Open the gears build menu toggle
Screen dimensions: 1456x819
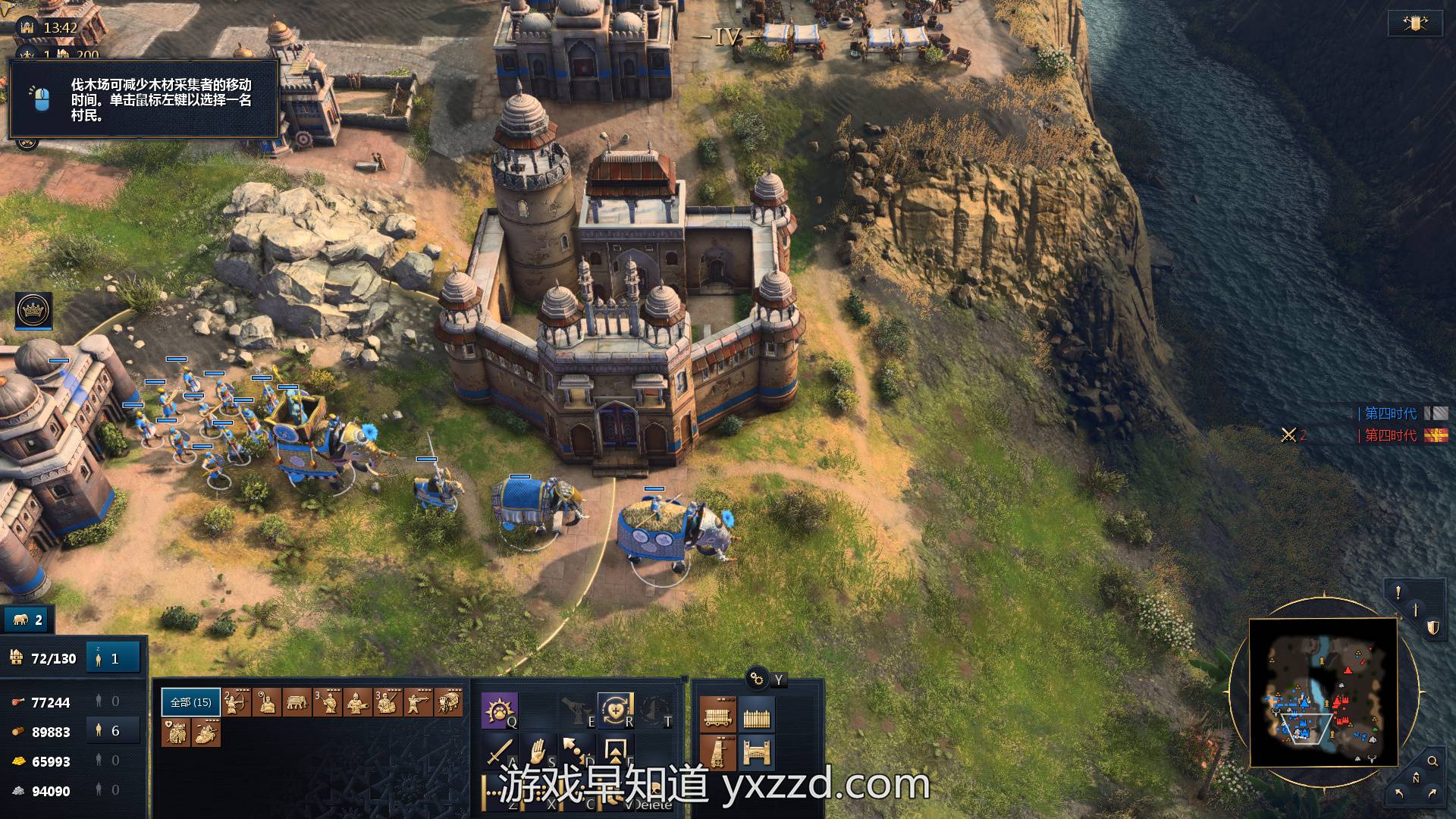click(756, 678)
